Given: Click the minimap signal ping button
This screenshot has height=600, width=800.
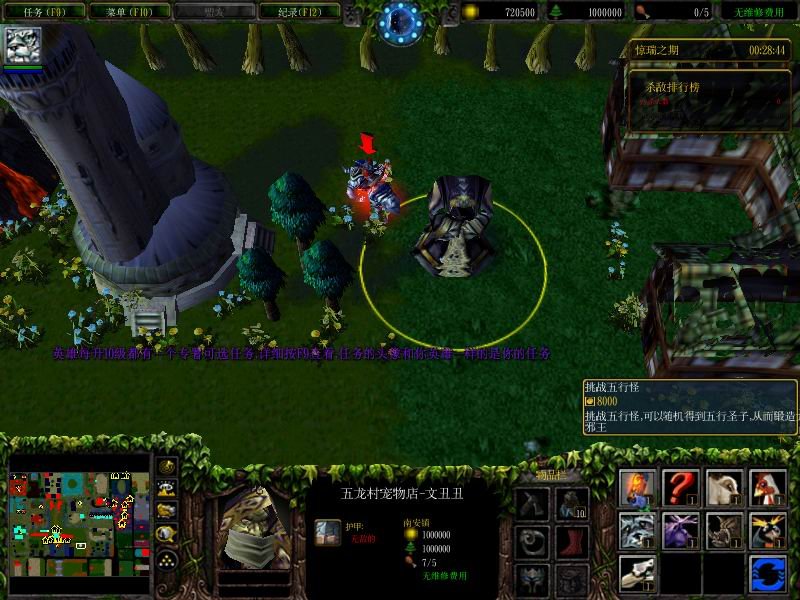Looking at the screenshot, I should (167, 466).
